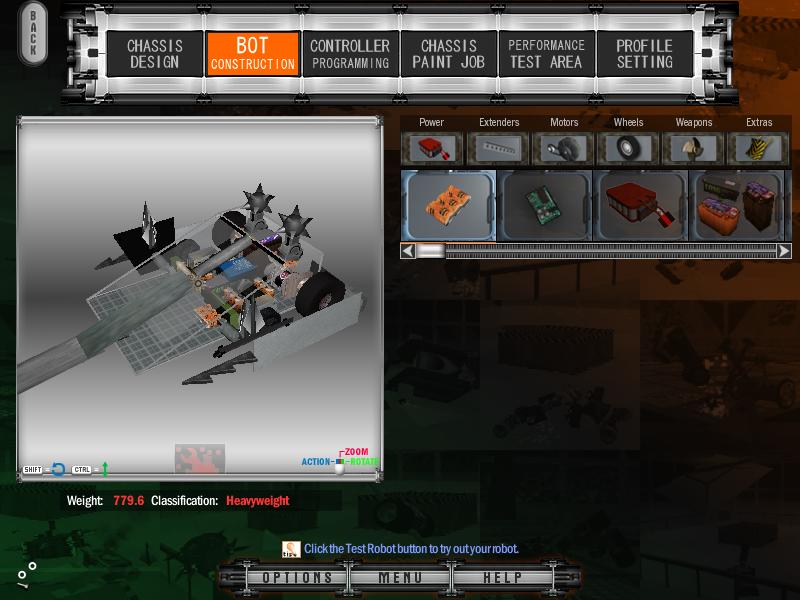
Task: Open the Controller Programming tab
Action: [350, 54]
